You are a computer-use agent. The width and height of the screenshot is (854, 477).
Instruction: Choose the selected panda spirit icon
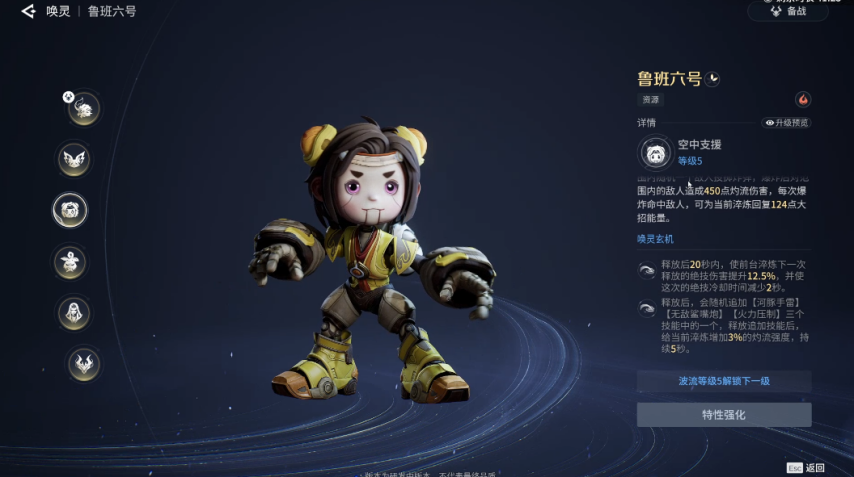(71, 210)
